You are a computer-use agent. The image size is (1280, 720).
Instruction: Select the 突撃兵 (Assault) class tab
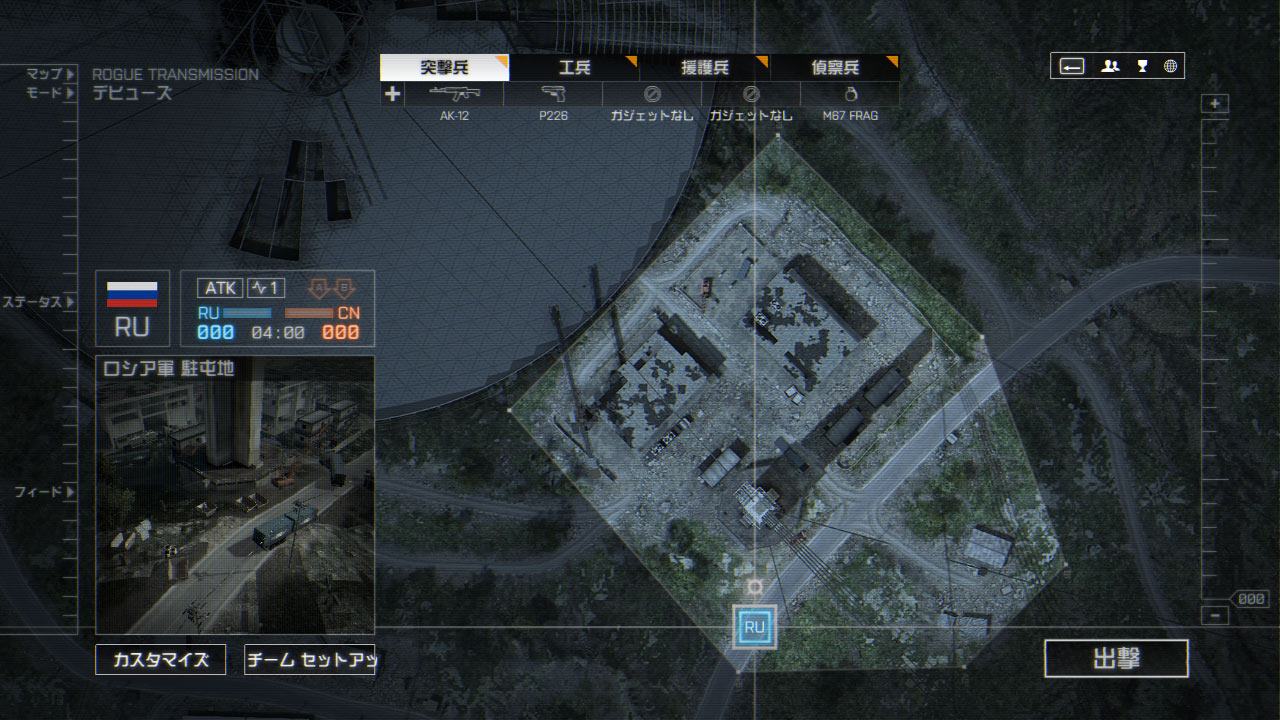[x=445, y=68]
